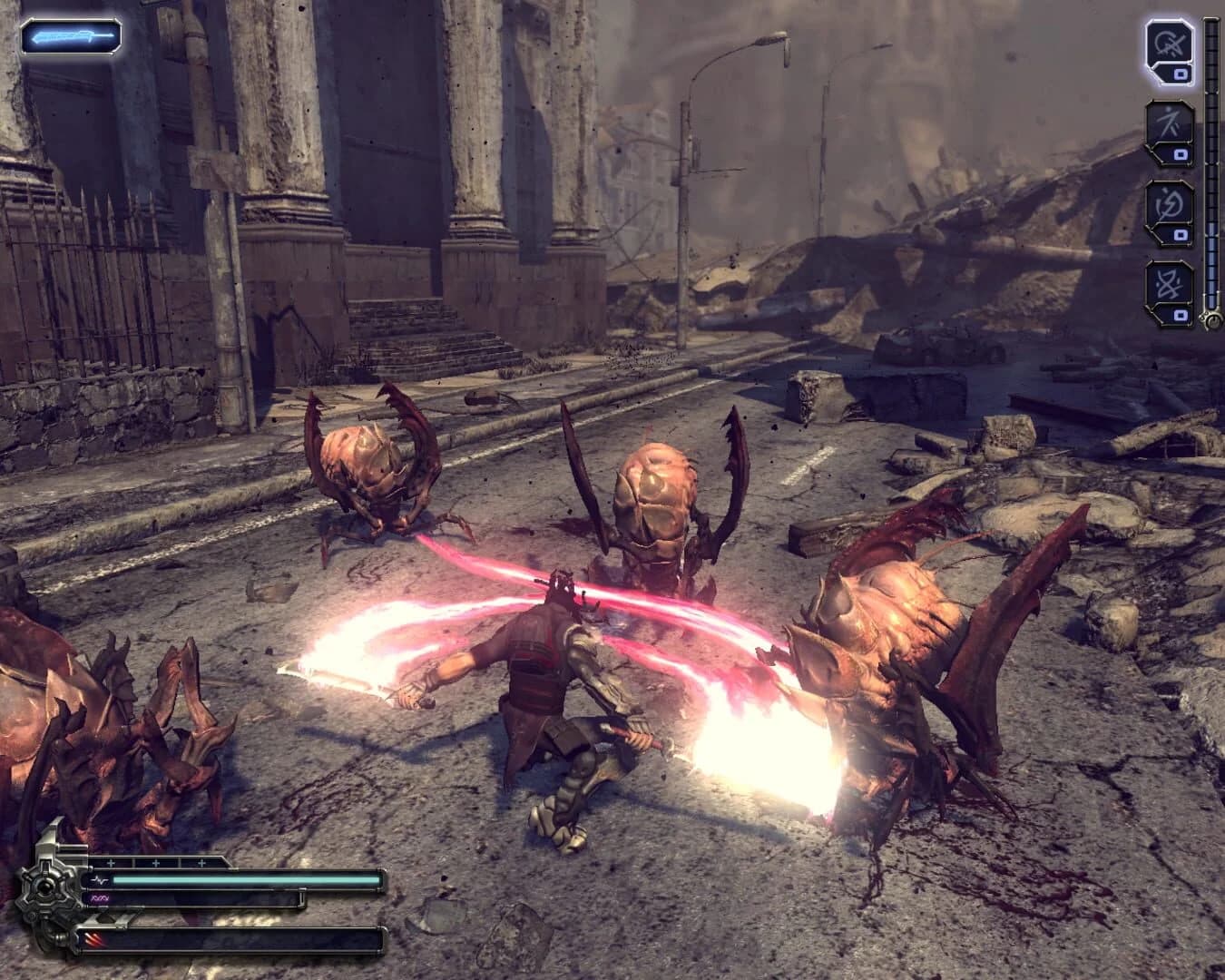Toggle the charge indicator of the second ability

click(x=1181, y=153)
